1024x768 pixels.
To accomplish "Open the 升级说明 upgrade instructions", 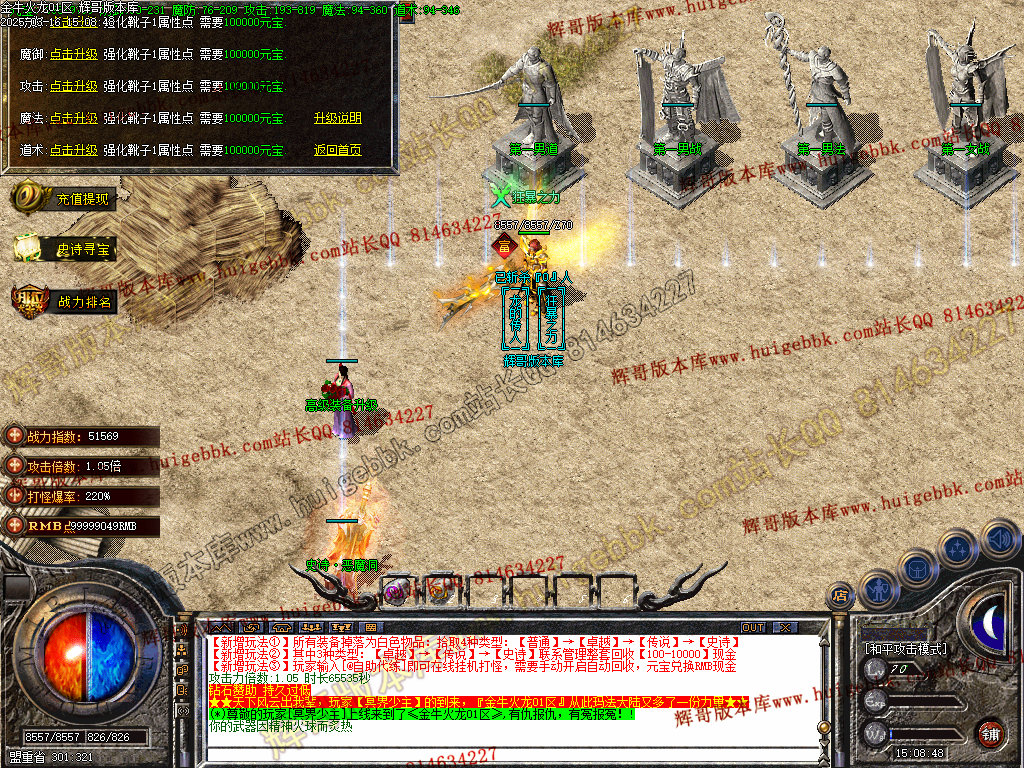I will click(x=337, y=118).
